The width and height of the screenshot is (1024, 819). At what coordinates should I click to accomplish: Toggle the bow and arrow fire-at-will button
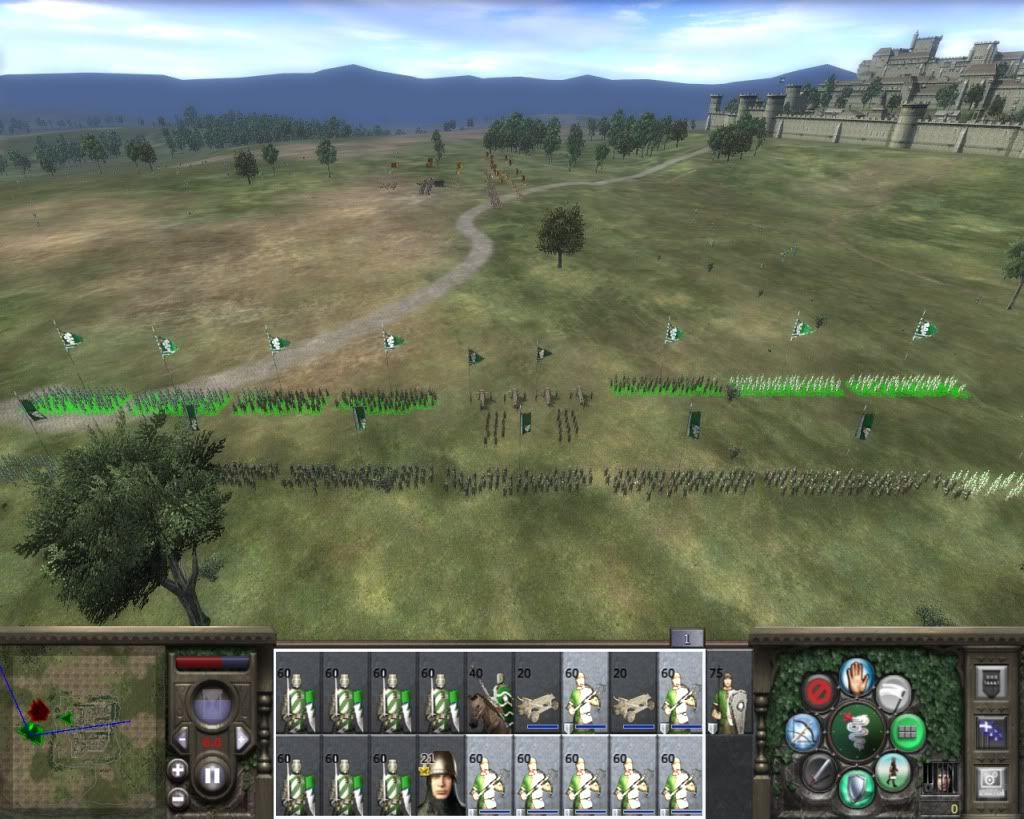pyautogui.click(x=803, y=732)
